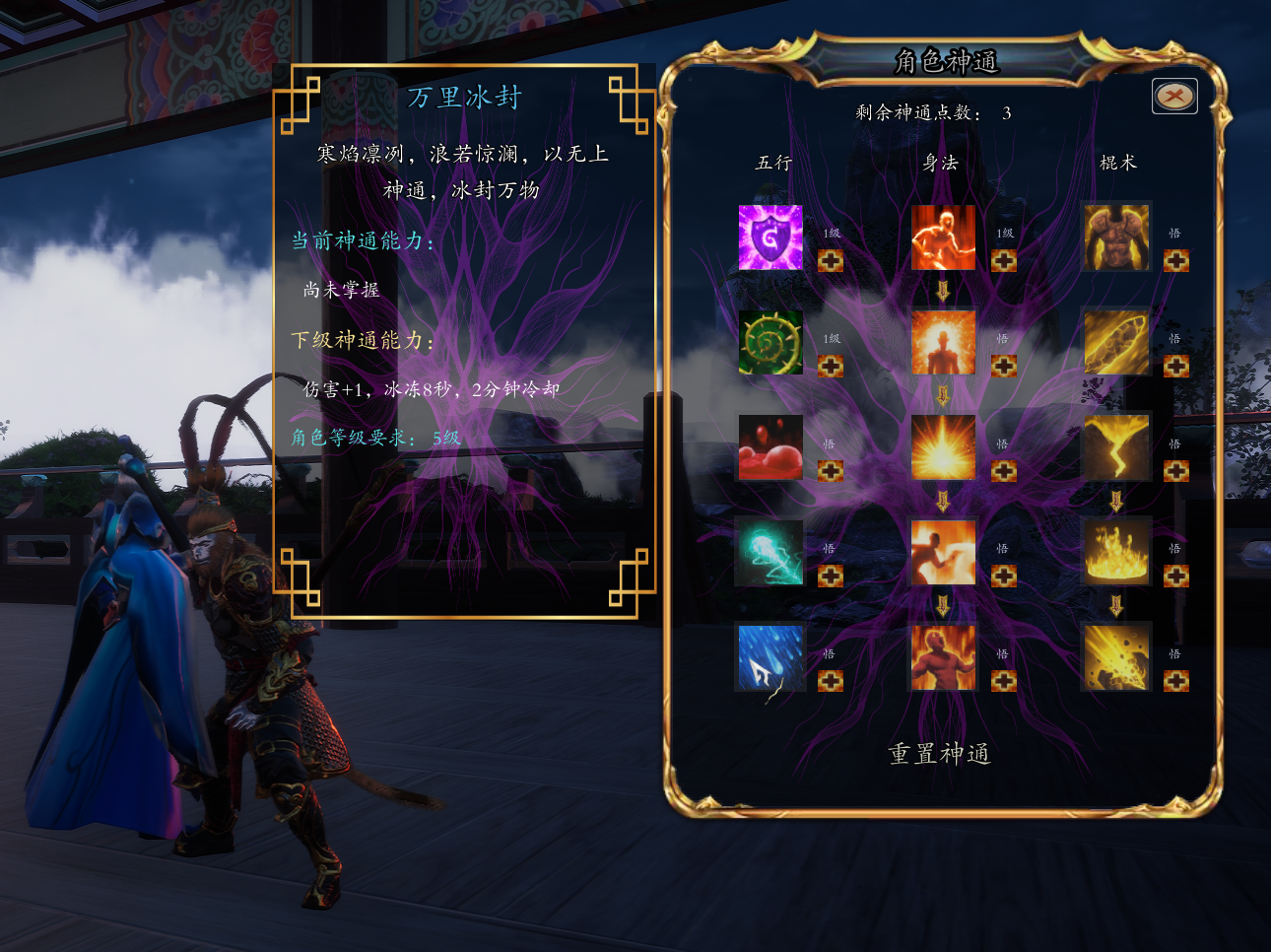The height and width of the screenshot is (952, 1271).
Task: Close the 角色神通 panel
Action: click(1172, 96)
